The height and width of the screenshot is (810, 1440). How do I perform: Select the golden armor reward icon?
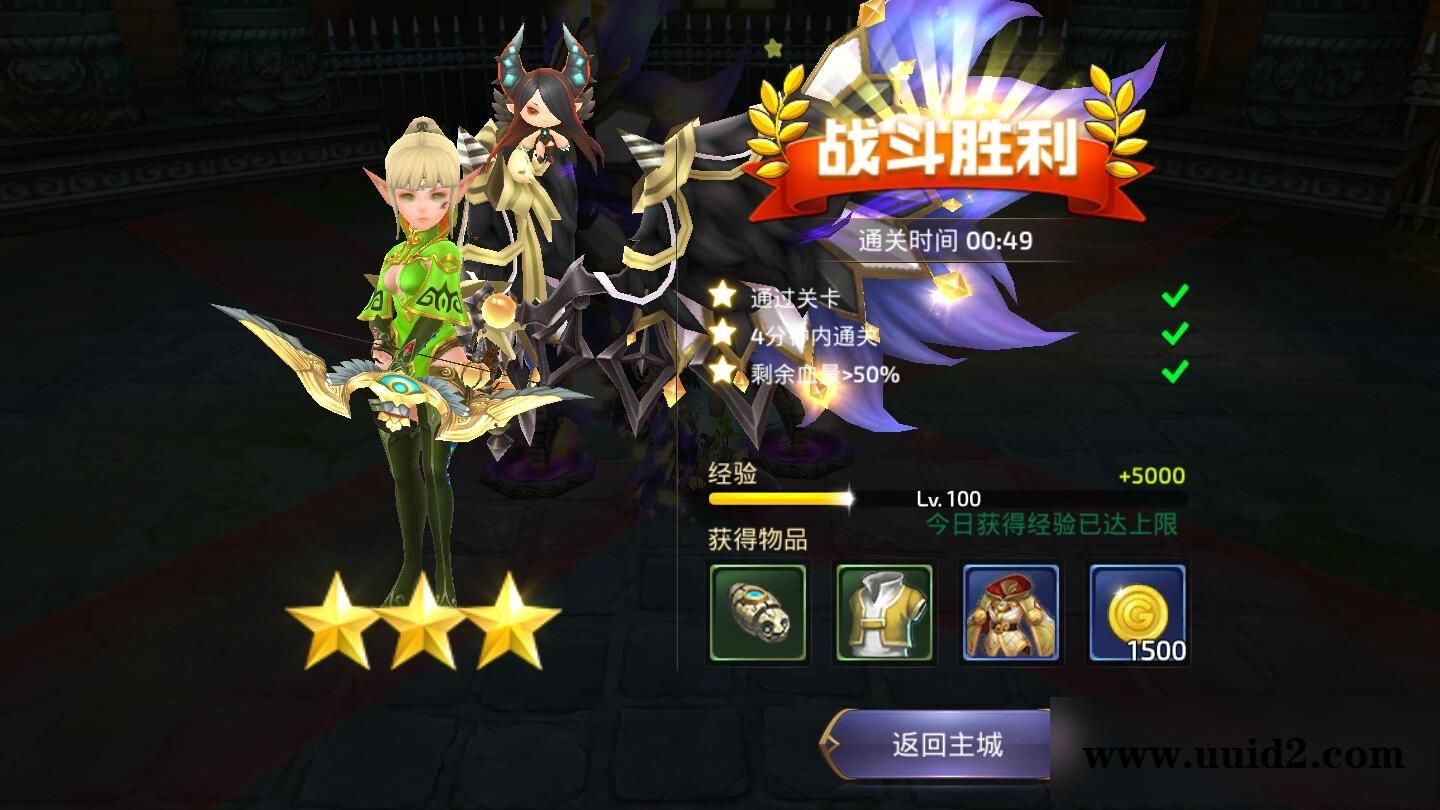click(1013, 613)
